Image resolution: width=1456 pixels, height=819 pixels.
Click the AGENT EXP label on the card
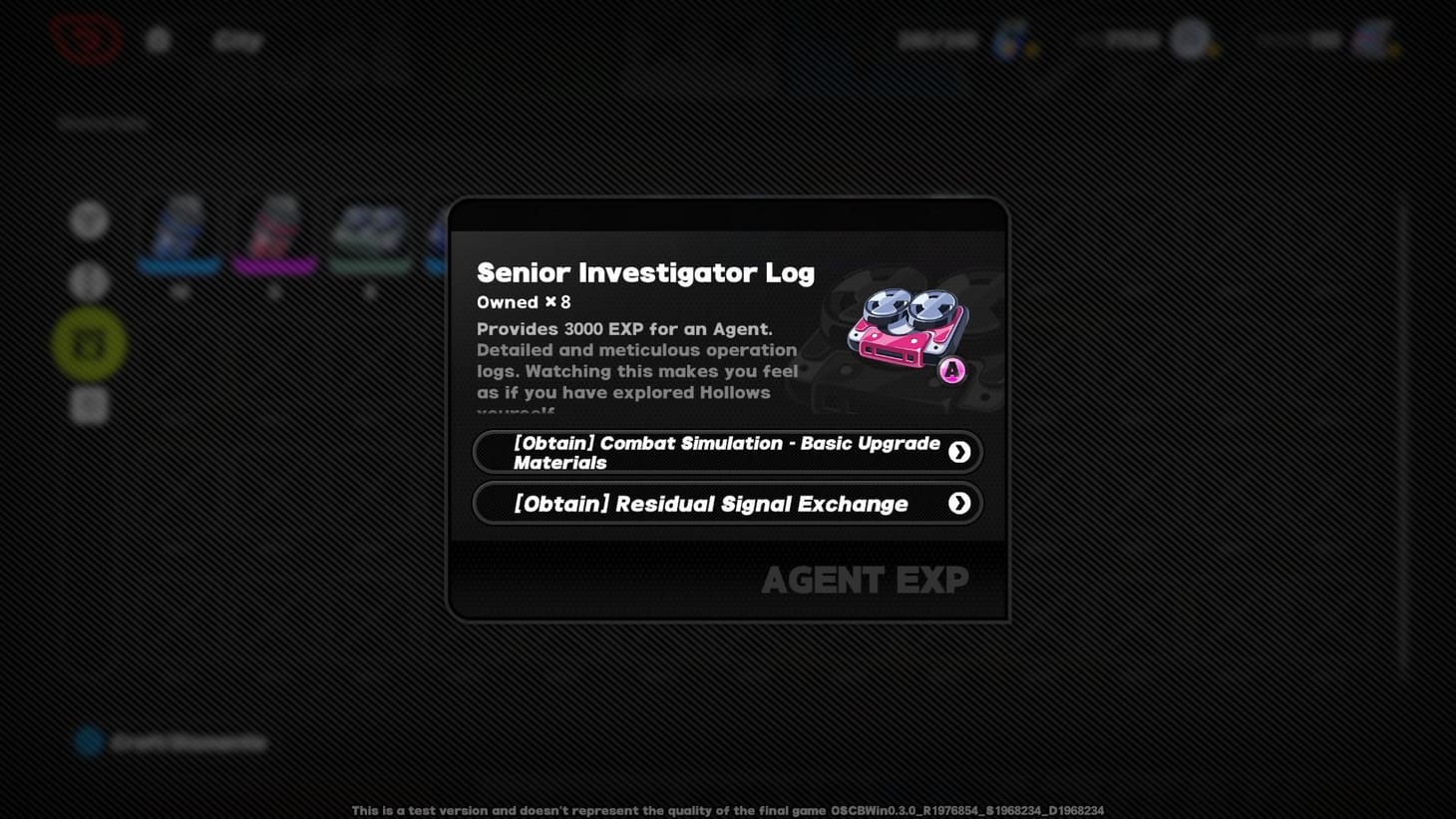coord(864,579)
